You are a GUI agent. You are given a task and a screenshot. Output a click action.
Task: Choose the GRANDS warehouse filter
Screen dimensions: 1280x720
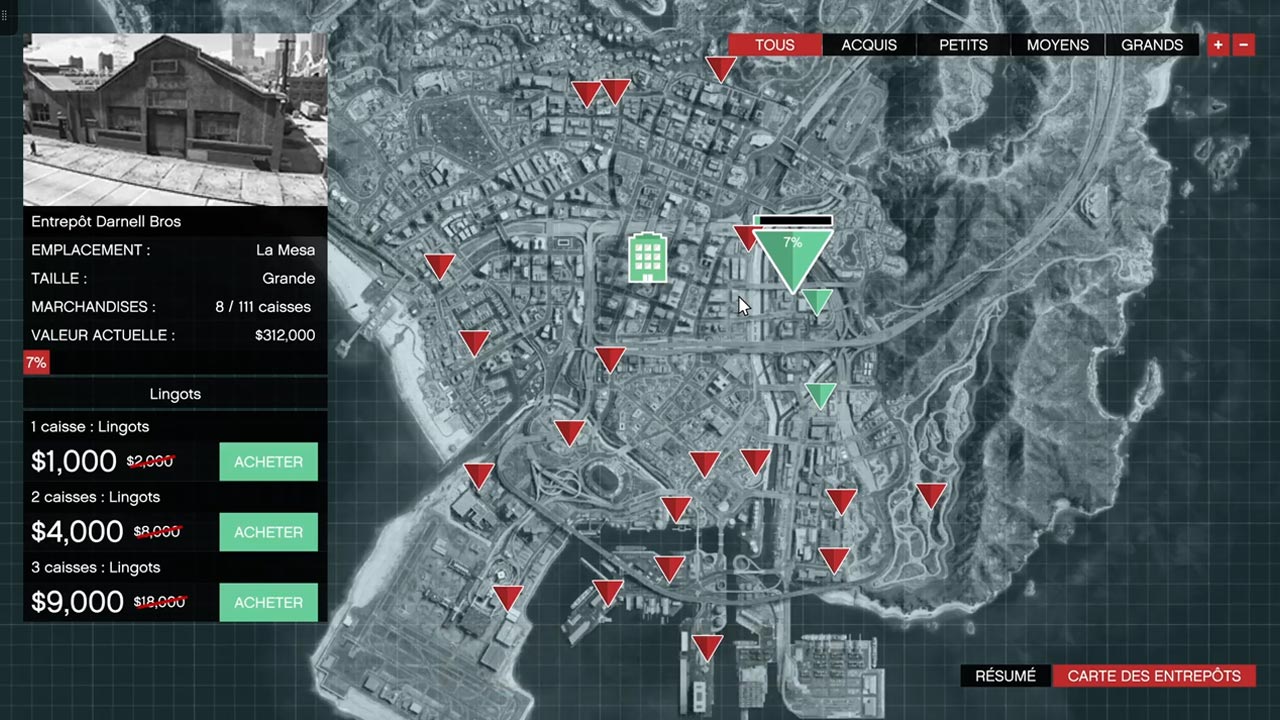(x=1152, y=45)
